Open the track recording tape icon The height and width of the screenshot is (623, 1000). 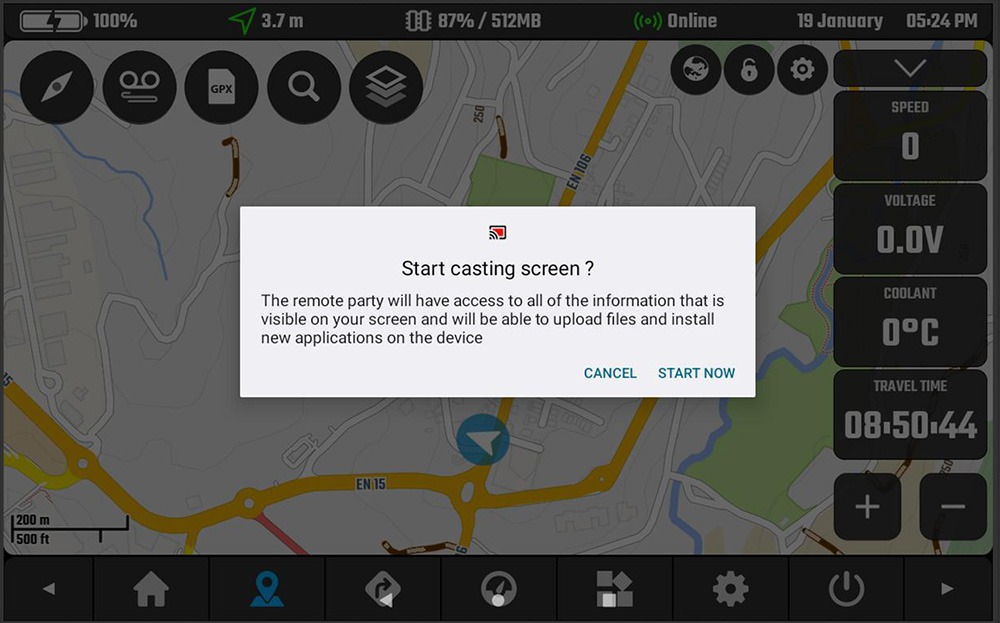coord(139,88)
